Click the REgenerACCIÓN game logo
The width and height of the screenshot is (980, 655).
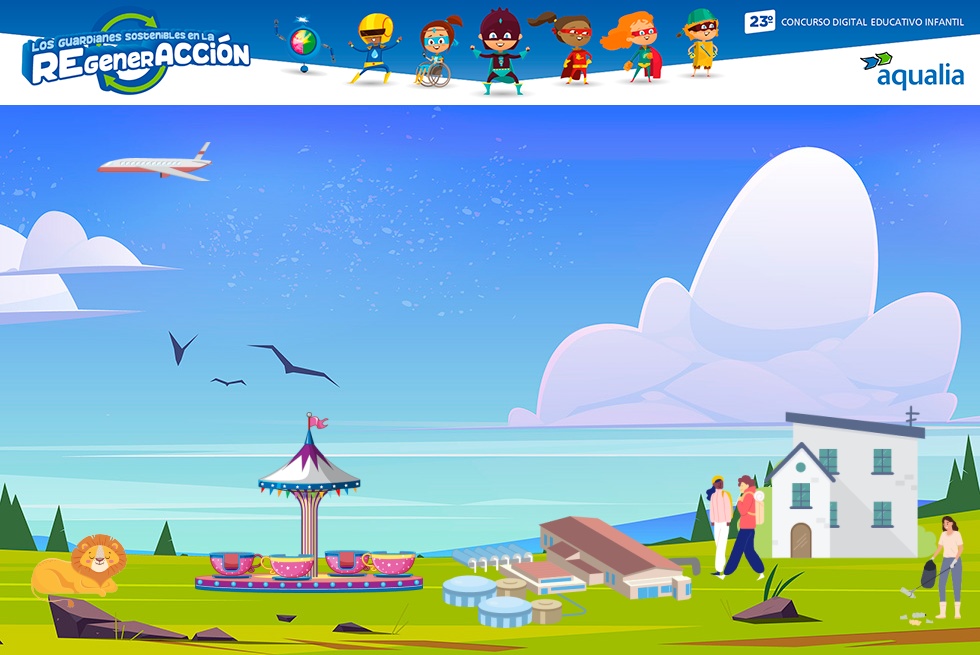coord(136,56)
